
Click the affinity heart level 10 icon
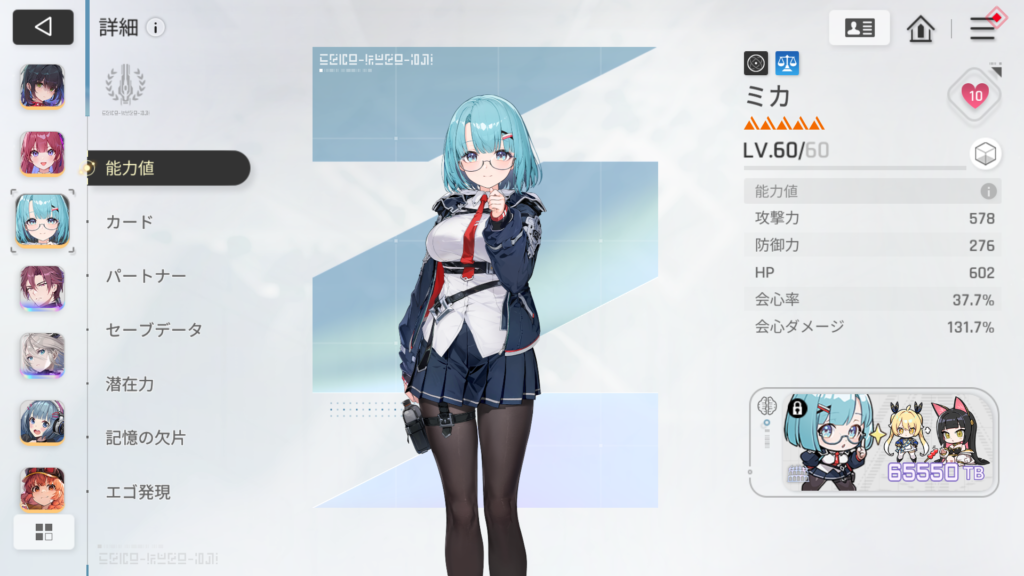pyautogui.click(x=975, y=96)
